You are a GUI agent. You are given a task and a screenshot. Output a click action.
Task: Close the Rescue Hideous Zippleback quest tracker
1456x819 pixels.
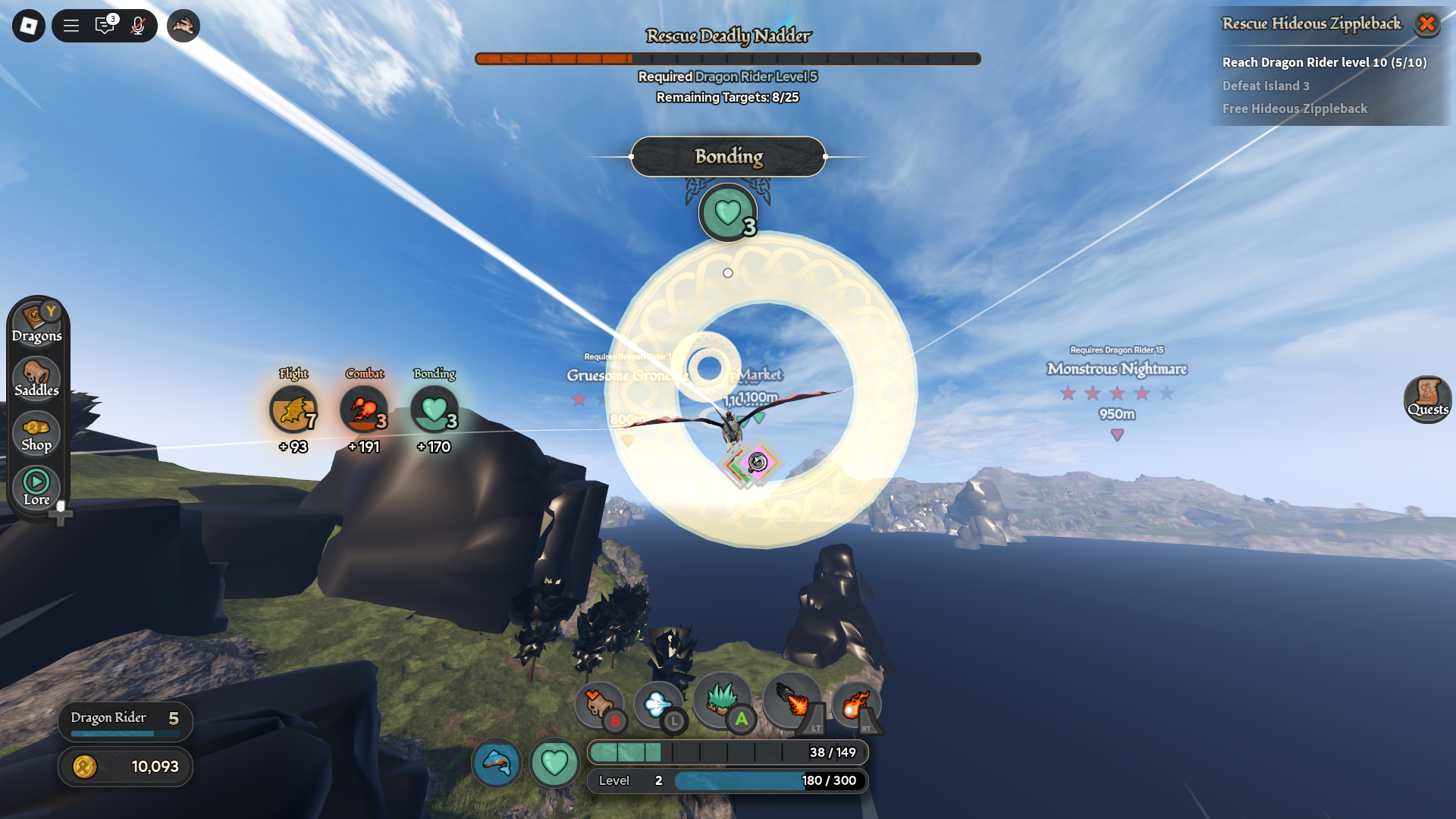tap(1426, 24)
